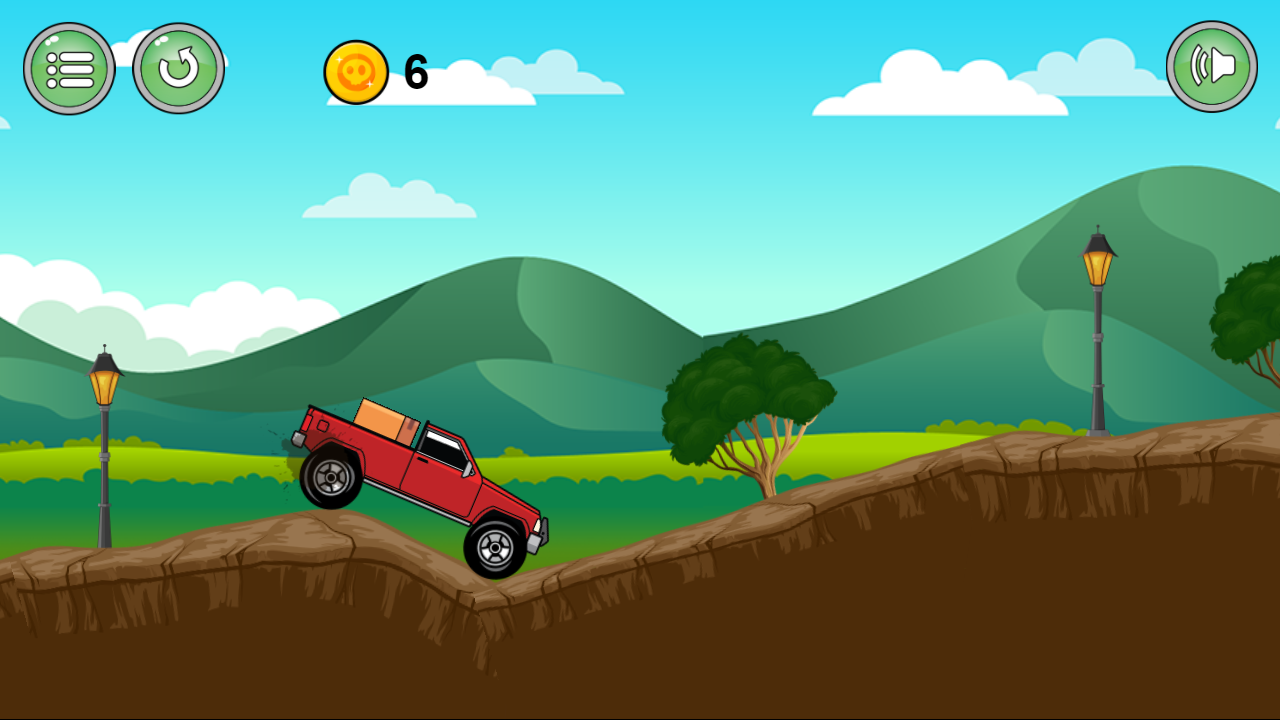The image size is (1280, 720).
Task: Click the red pickup truck
Action: [430, 480]
